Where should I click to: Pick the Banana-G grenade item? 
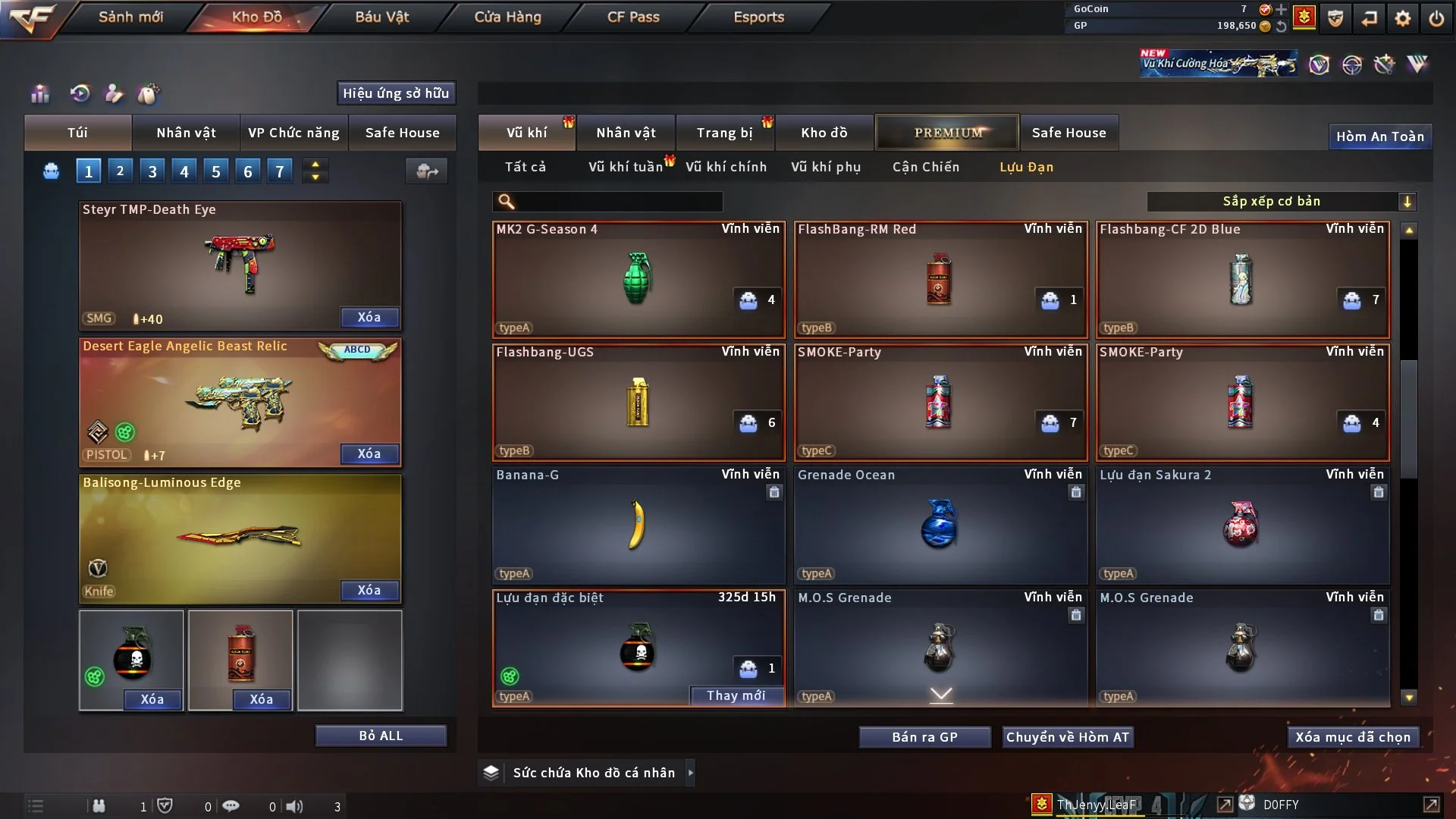(x=638, y=525)
